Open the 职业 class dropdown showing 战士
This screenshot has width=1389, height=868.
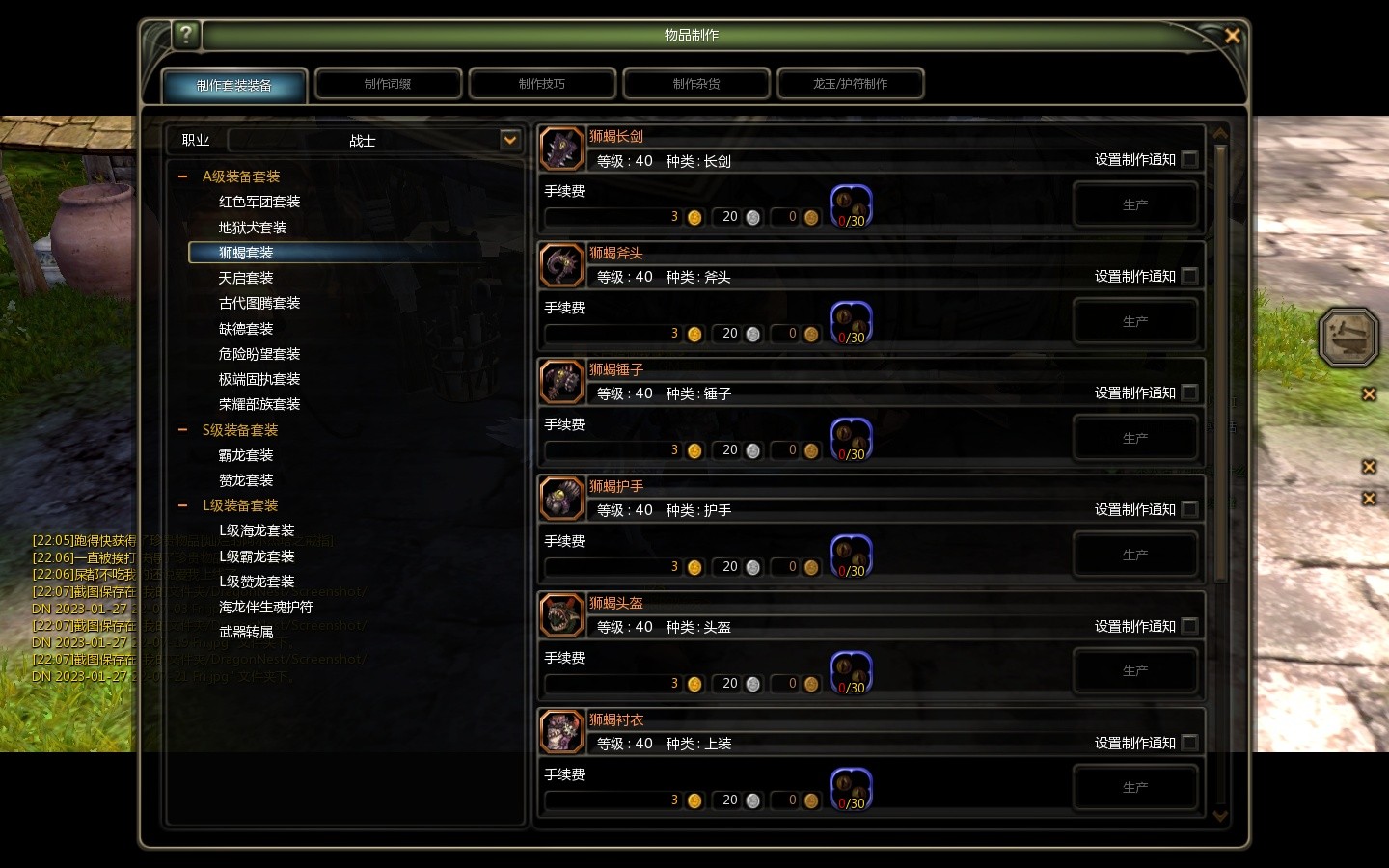(x=509, y=141)
